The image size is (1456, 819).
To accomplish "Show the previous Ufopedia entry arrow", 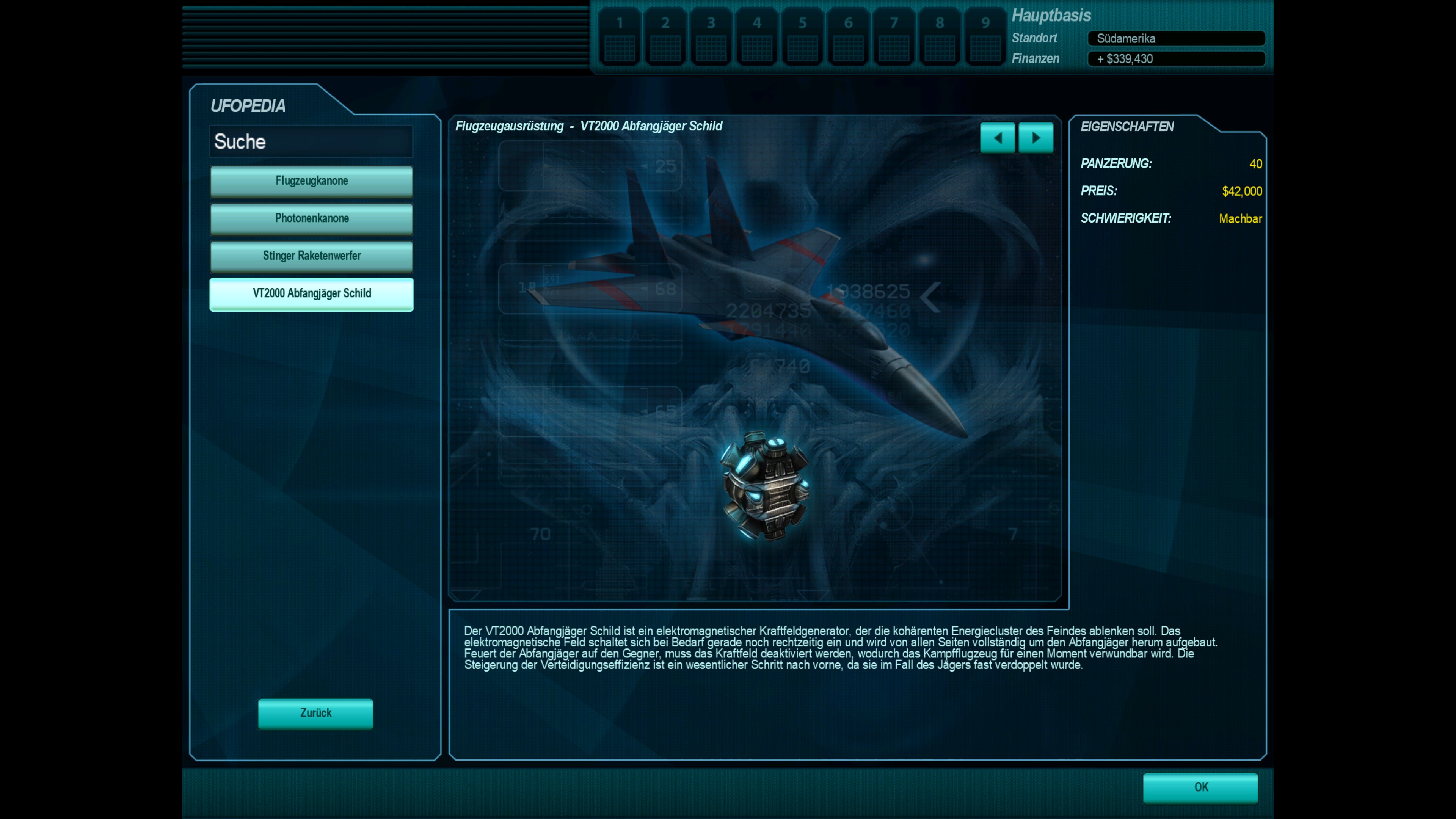I will tap(998, 138).
